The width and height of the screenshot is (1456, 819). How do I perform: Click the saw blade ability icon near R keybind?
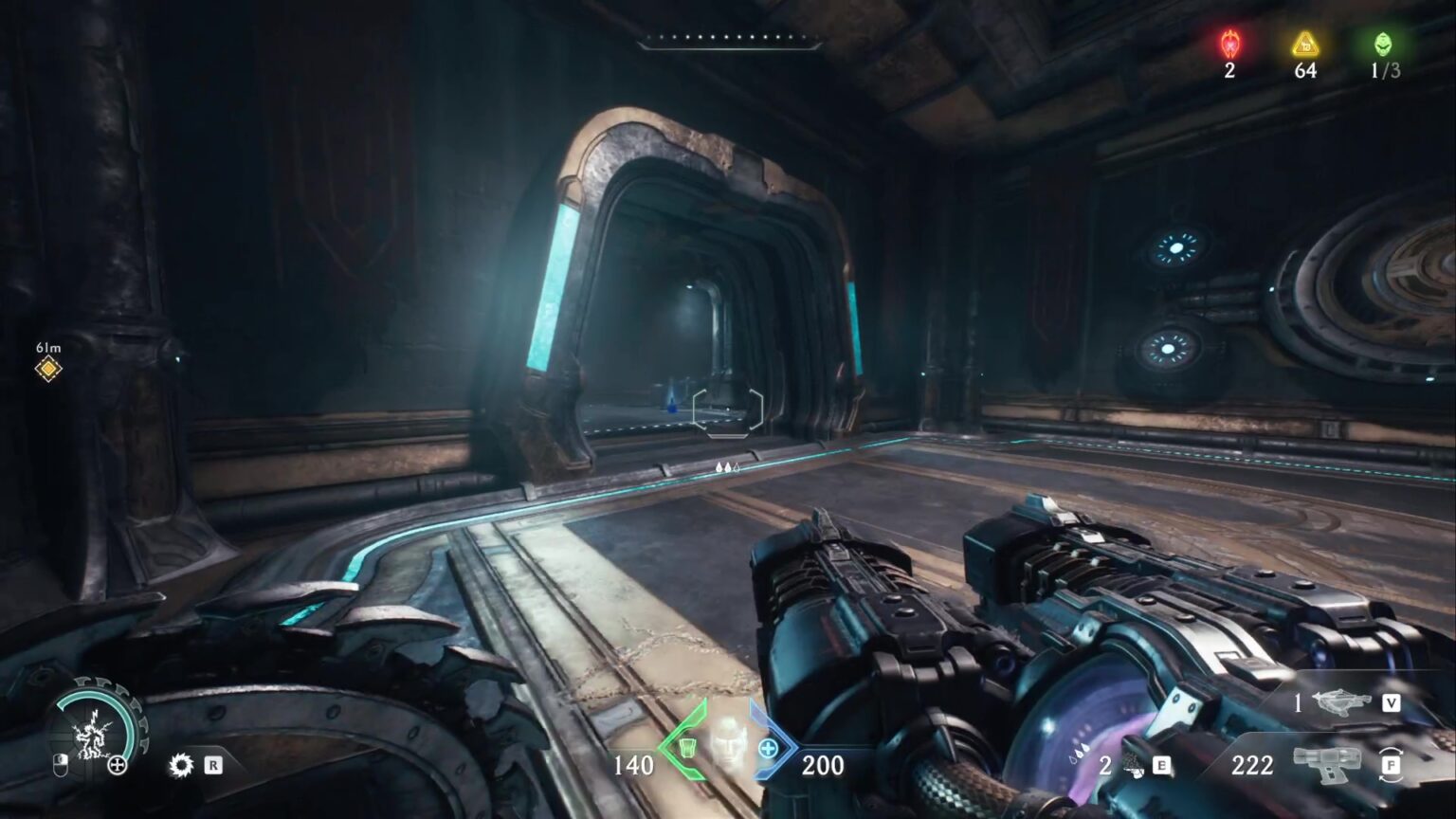[181, 765]
